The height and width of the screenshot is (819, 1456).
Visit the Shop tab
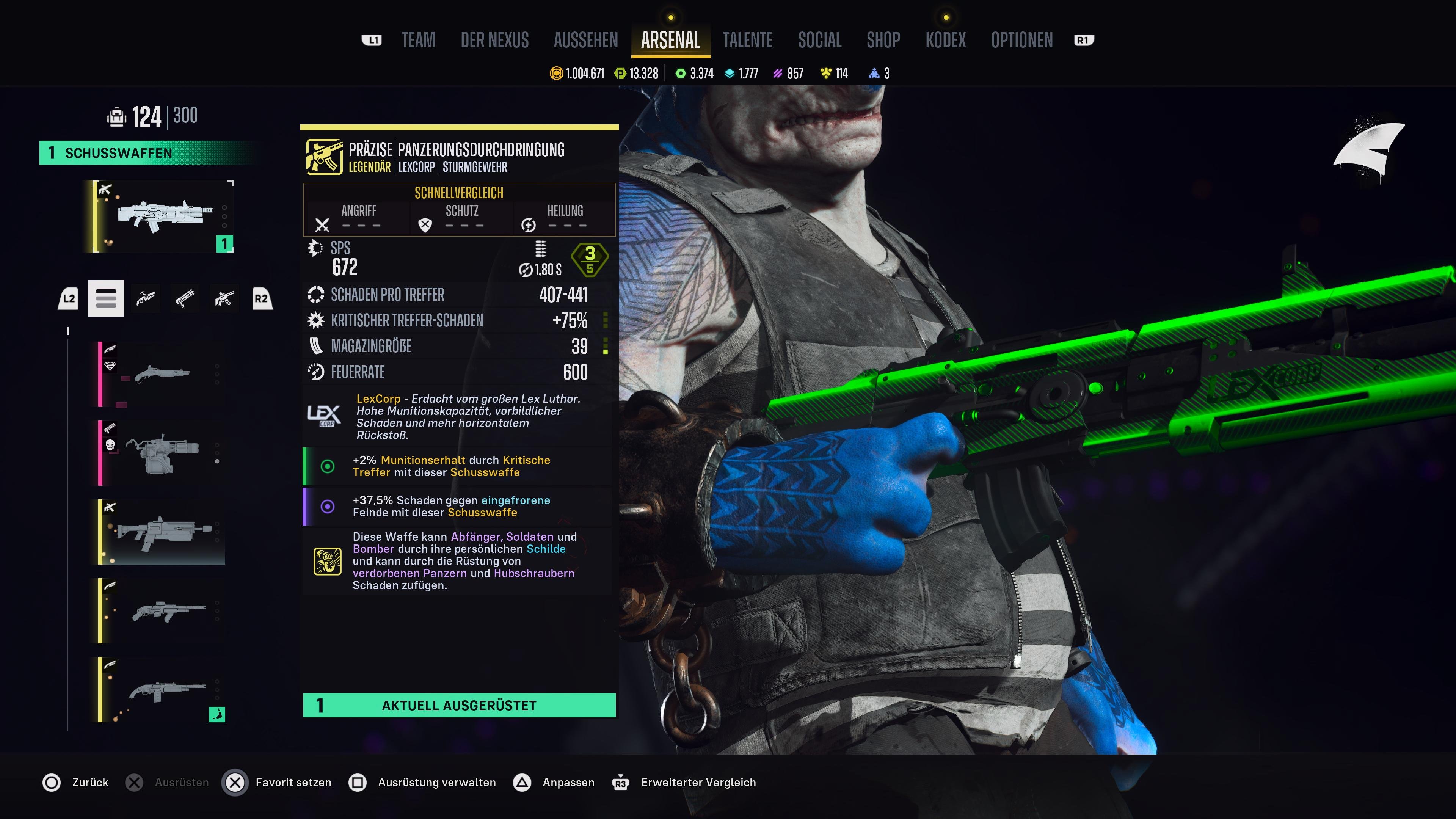(883, 40)
